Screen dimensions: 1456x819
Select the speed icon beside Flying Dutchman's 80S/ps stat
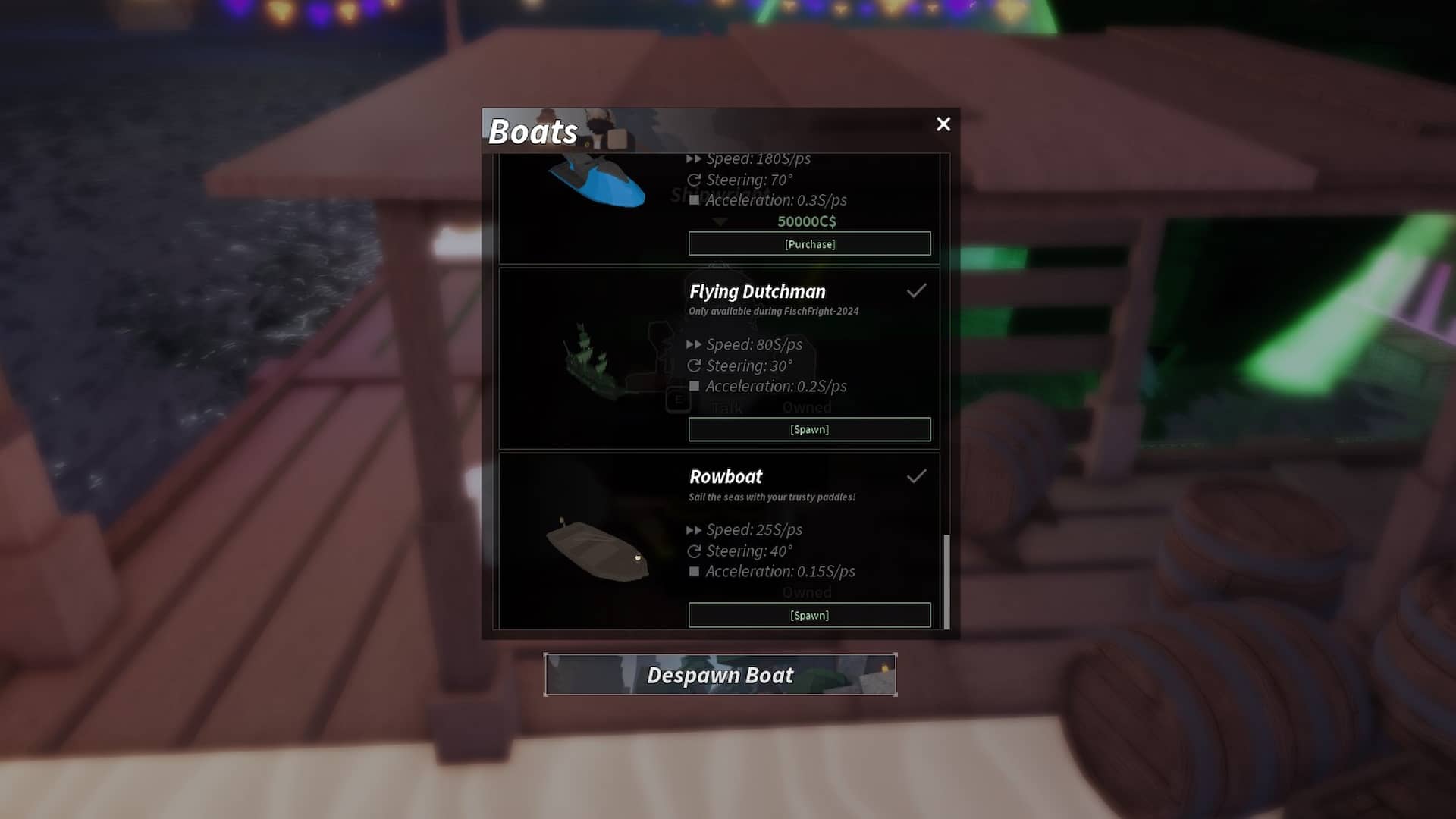coord(695,344)
